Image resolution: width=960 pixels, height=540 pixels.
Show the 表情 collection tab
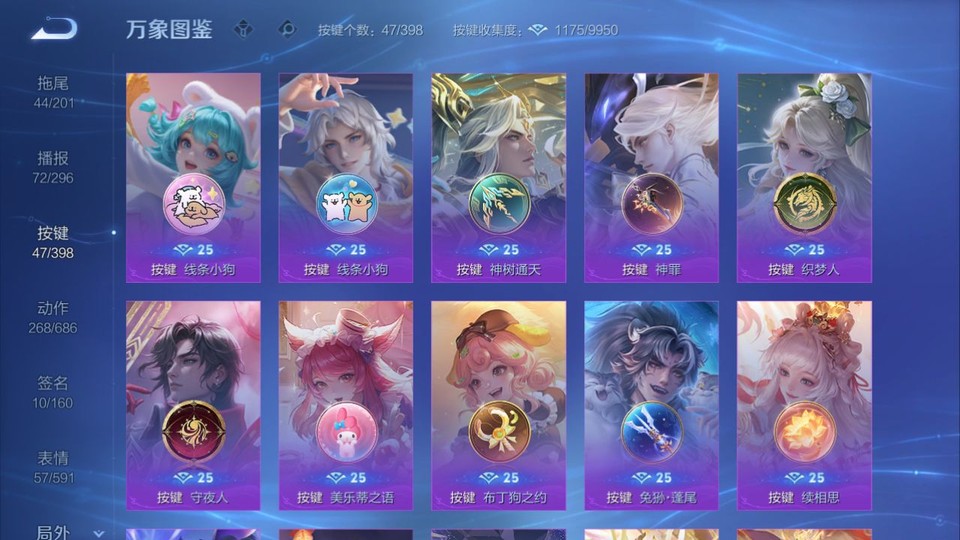click(54, 467)
